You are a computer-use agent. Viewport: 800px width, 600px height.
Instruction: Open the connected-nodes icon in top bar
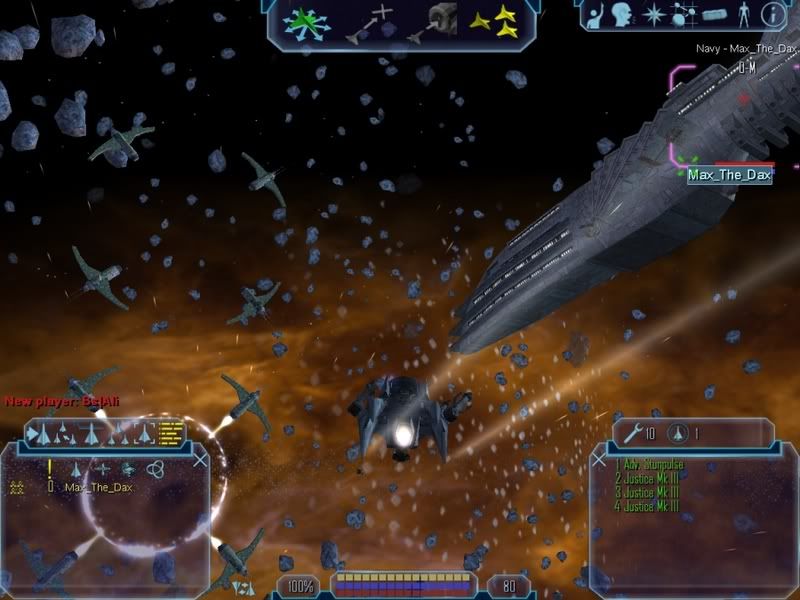click(682, 15)
